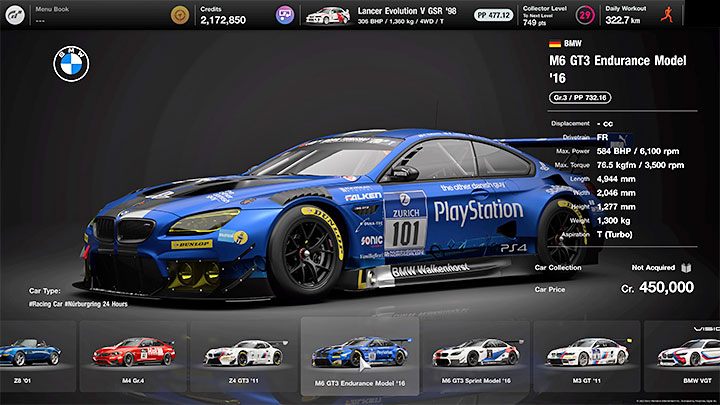The height and width of the screenshot is (405, 720).
Task: Click the Credits balance coin icon
Action: [x=179, y=15]
